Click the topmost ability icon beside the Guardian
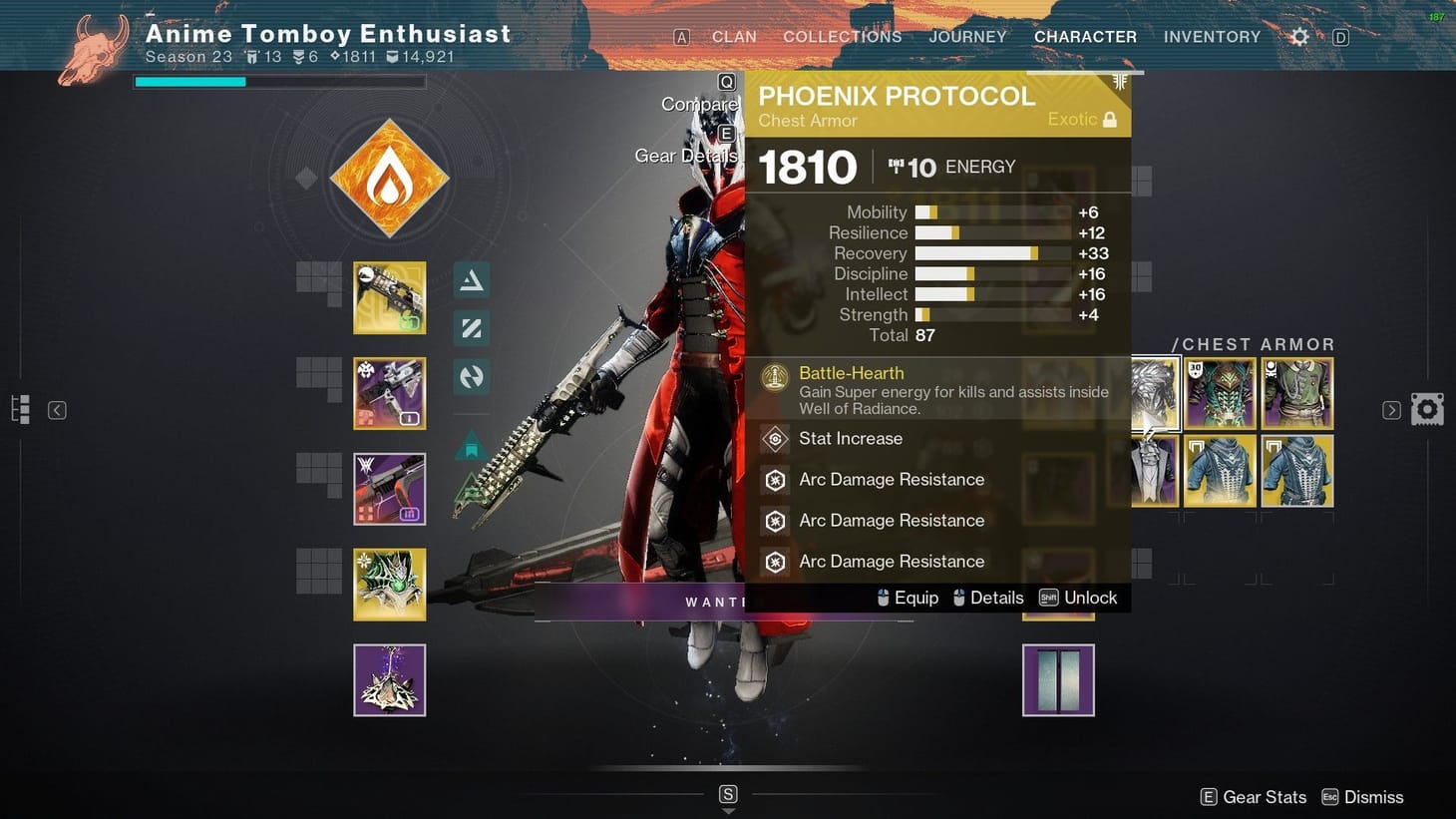 point(471,281)
